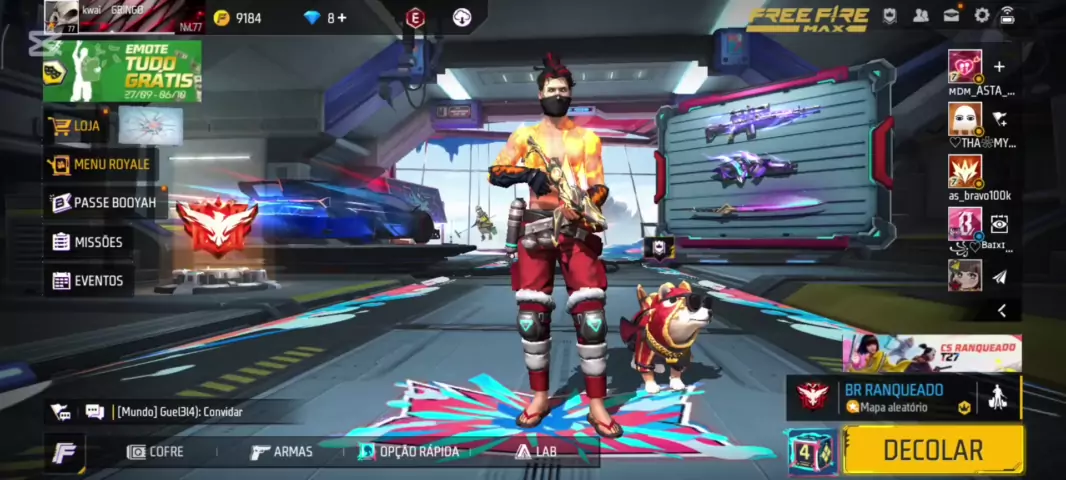Viewport: 1066px width, 480px height.
Task: Open the settings gear icon
Action: click(982, 15)
